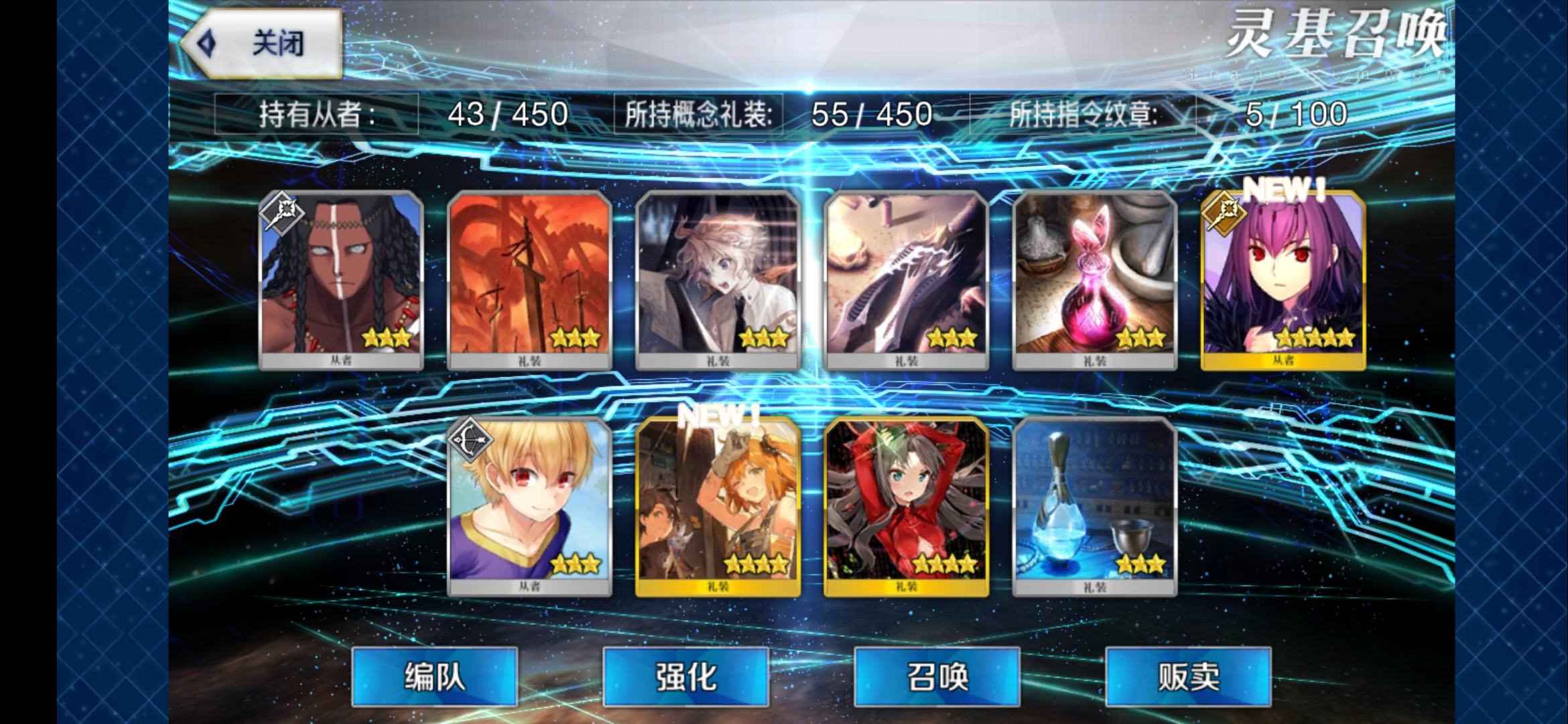
Task: Open the 编队 party formation screen
Action: [434, 676]
